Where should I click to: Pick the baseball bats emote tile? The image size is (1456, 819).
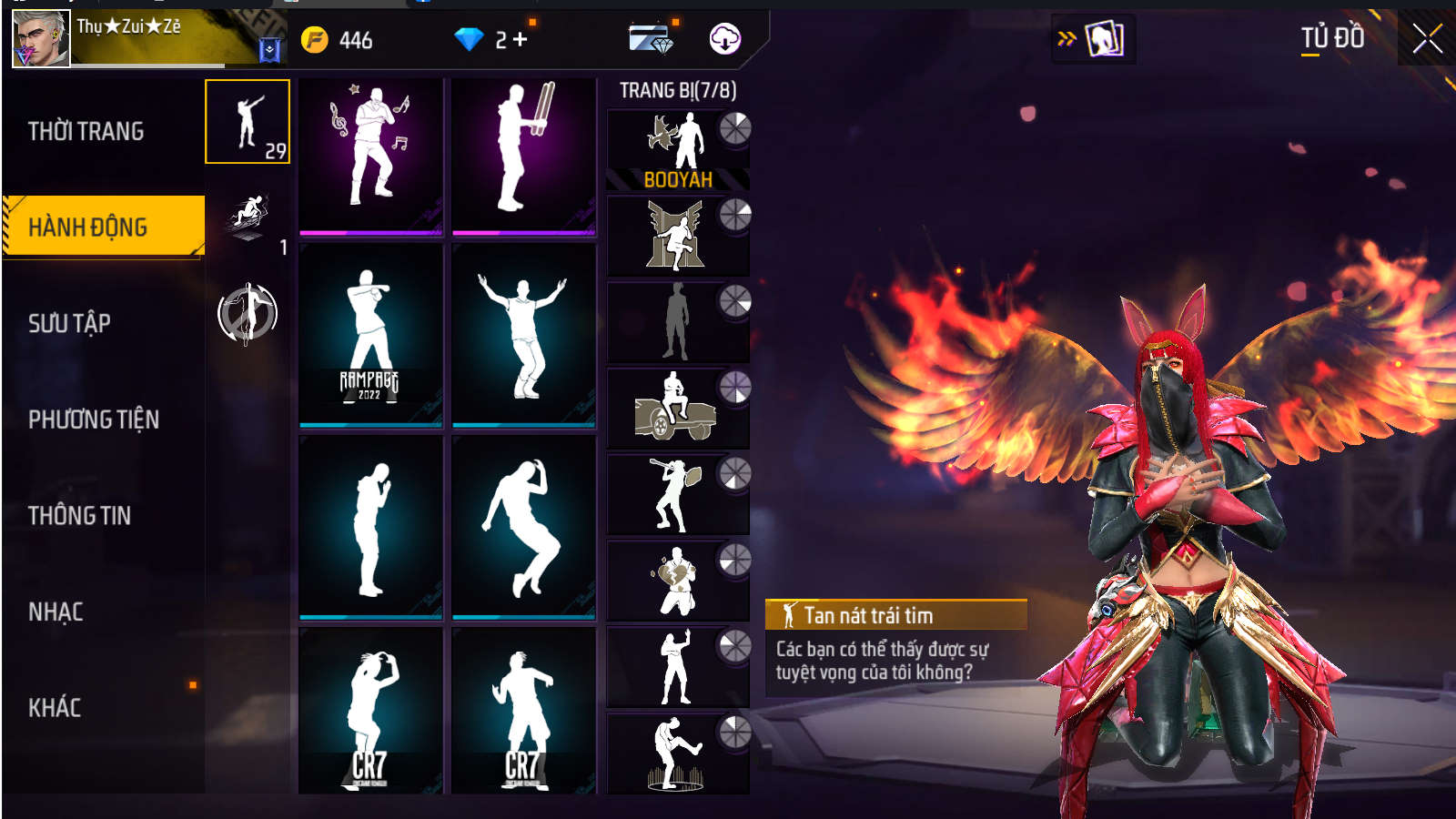tap(523, 156)
